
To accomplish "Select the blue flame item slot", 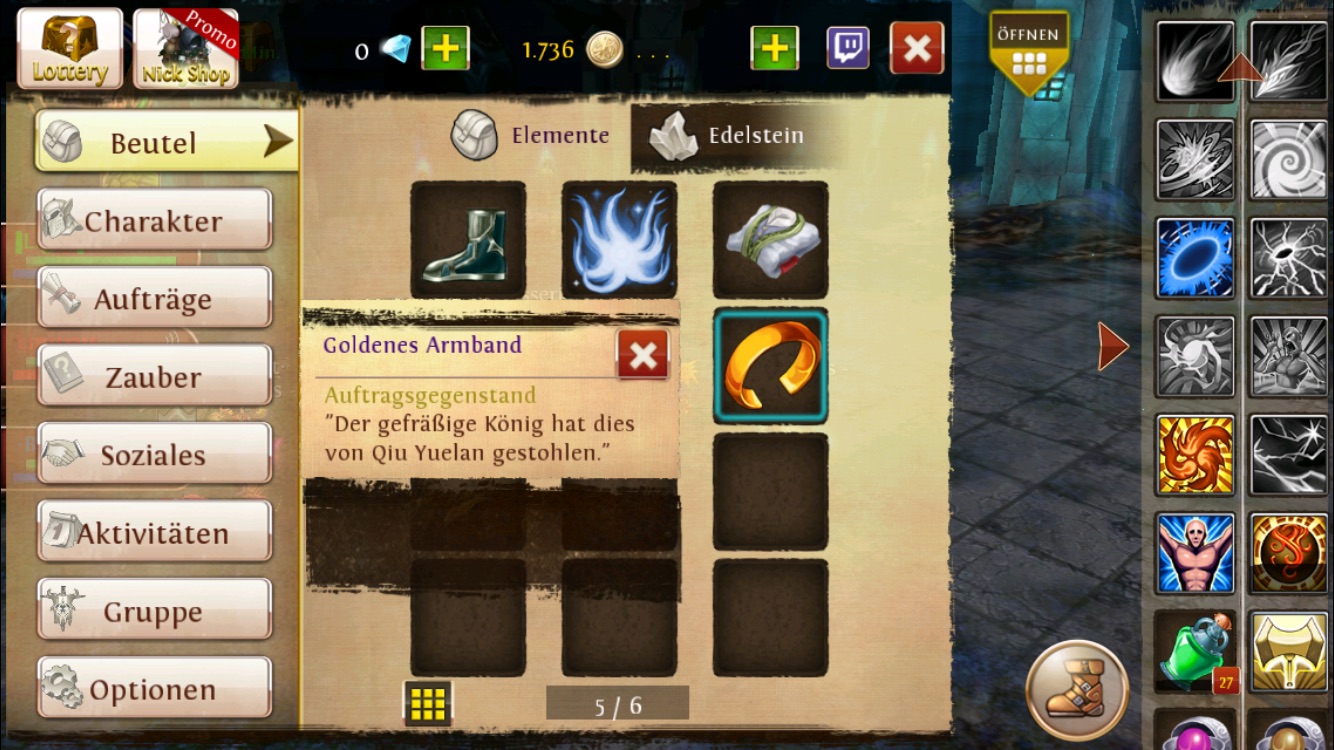I will coord(619,240).
